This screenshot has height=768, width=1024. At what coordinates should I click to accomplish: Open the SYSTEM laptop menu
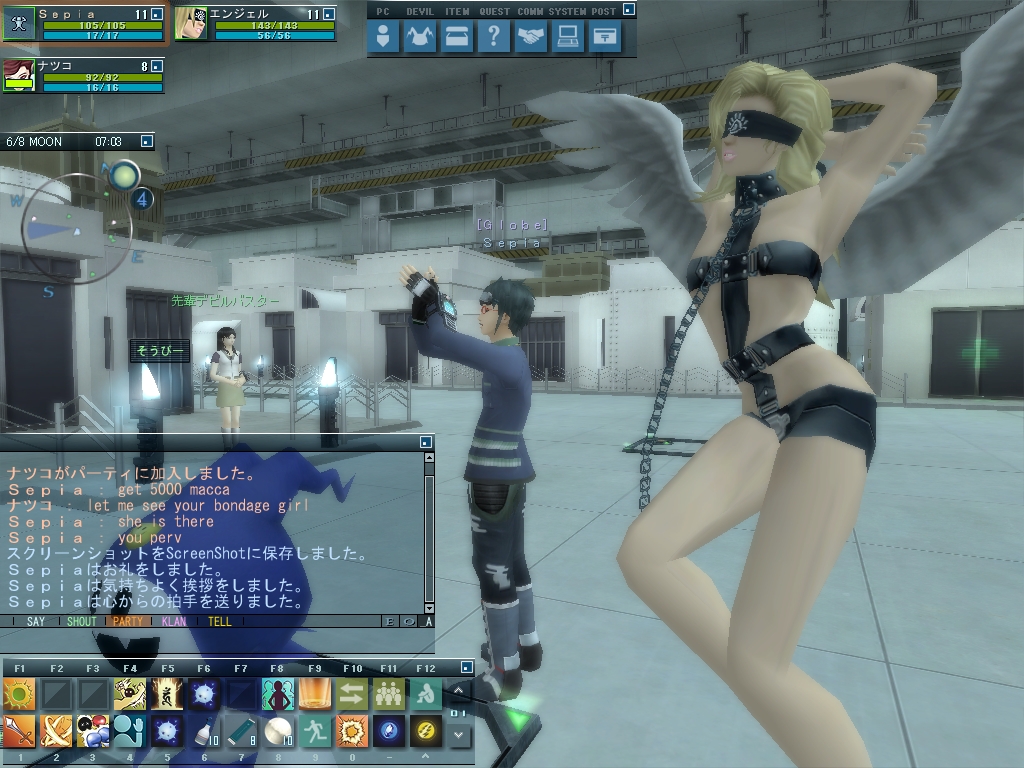[567, 37]
